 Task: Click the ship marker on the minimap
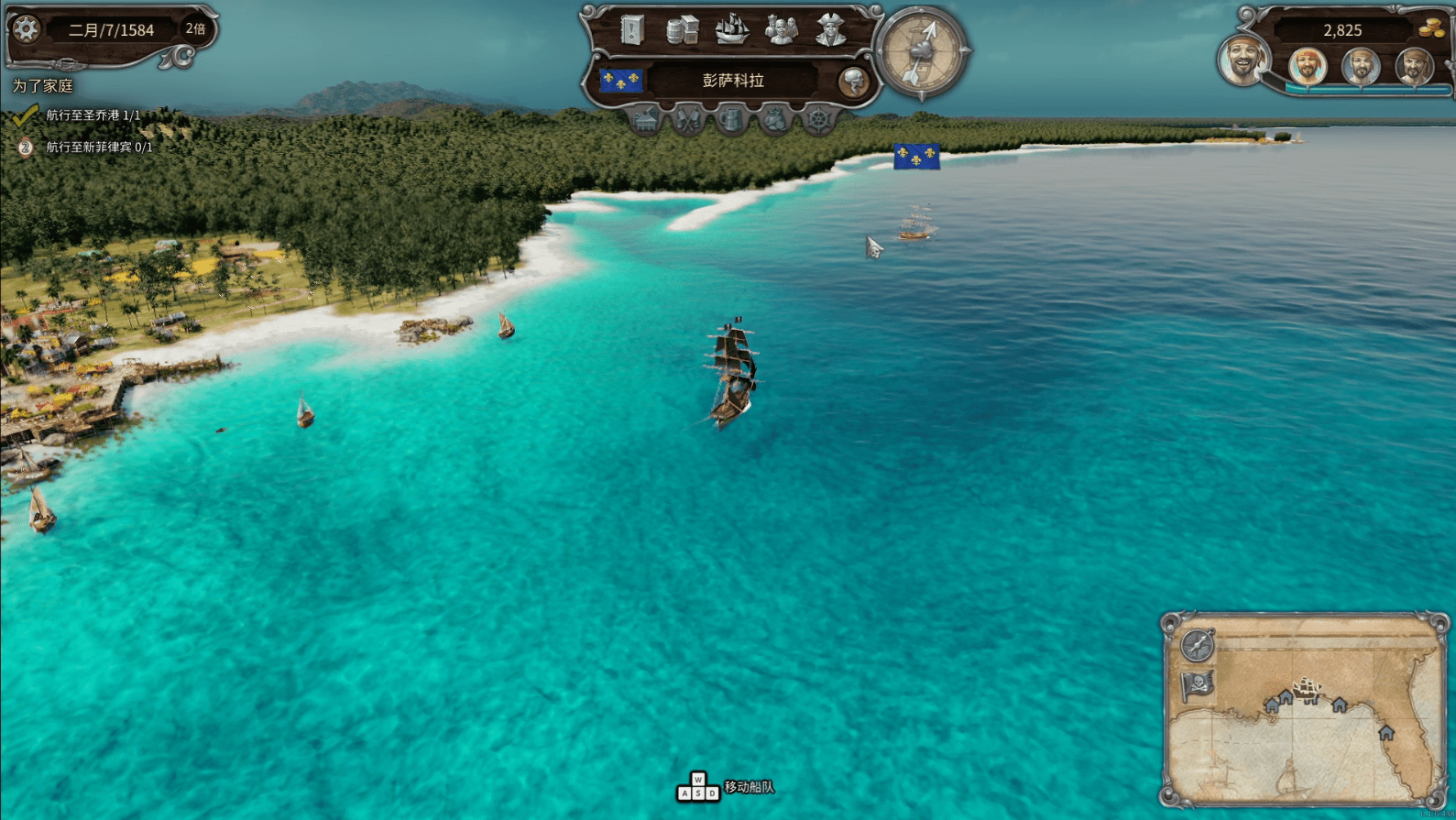[1306, 689]
